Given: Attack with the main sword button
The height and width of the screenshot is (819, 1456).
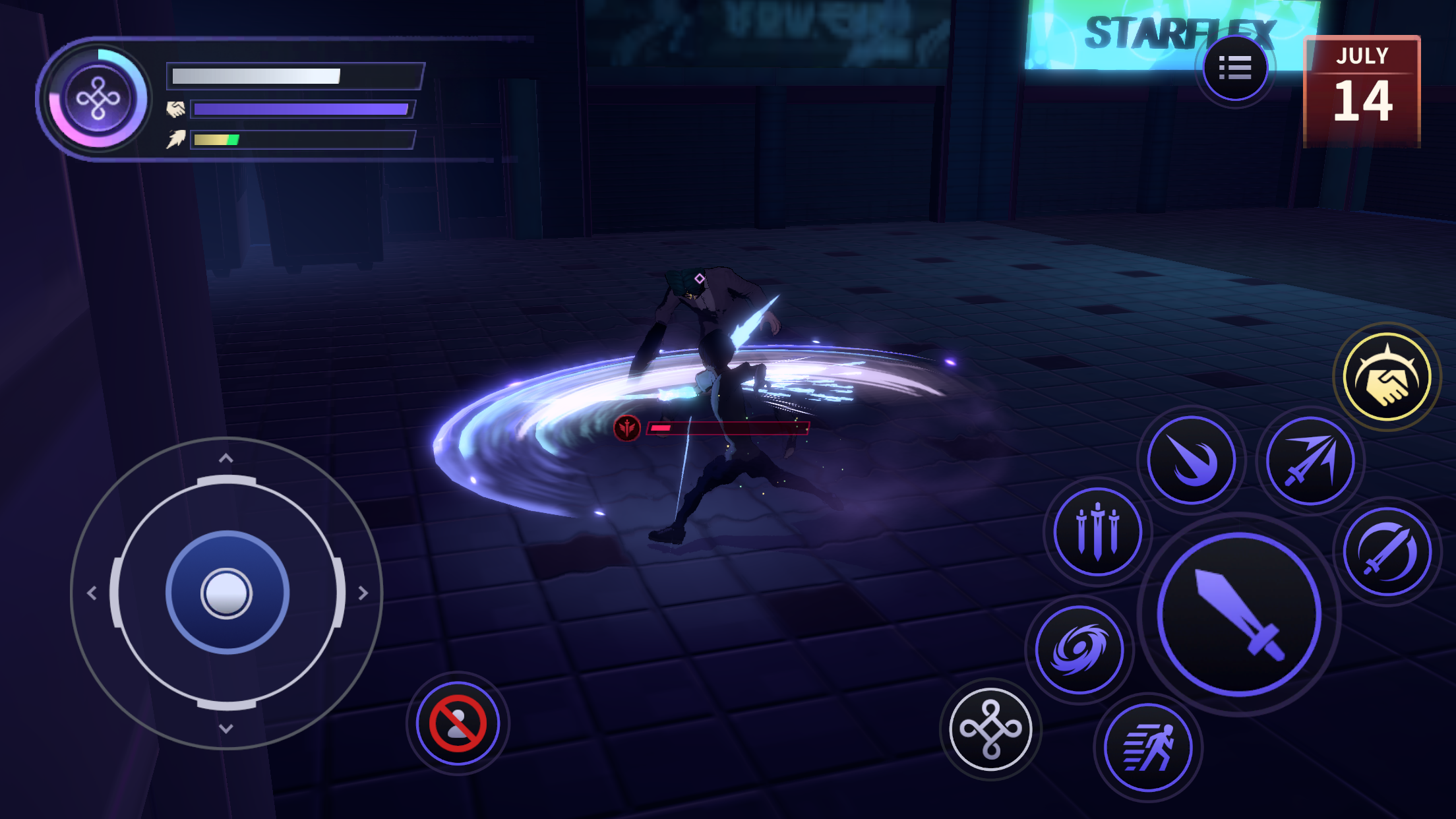Looking at the screenshot, I should pyautogui.click(x=1239, y=615).
